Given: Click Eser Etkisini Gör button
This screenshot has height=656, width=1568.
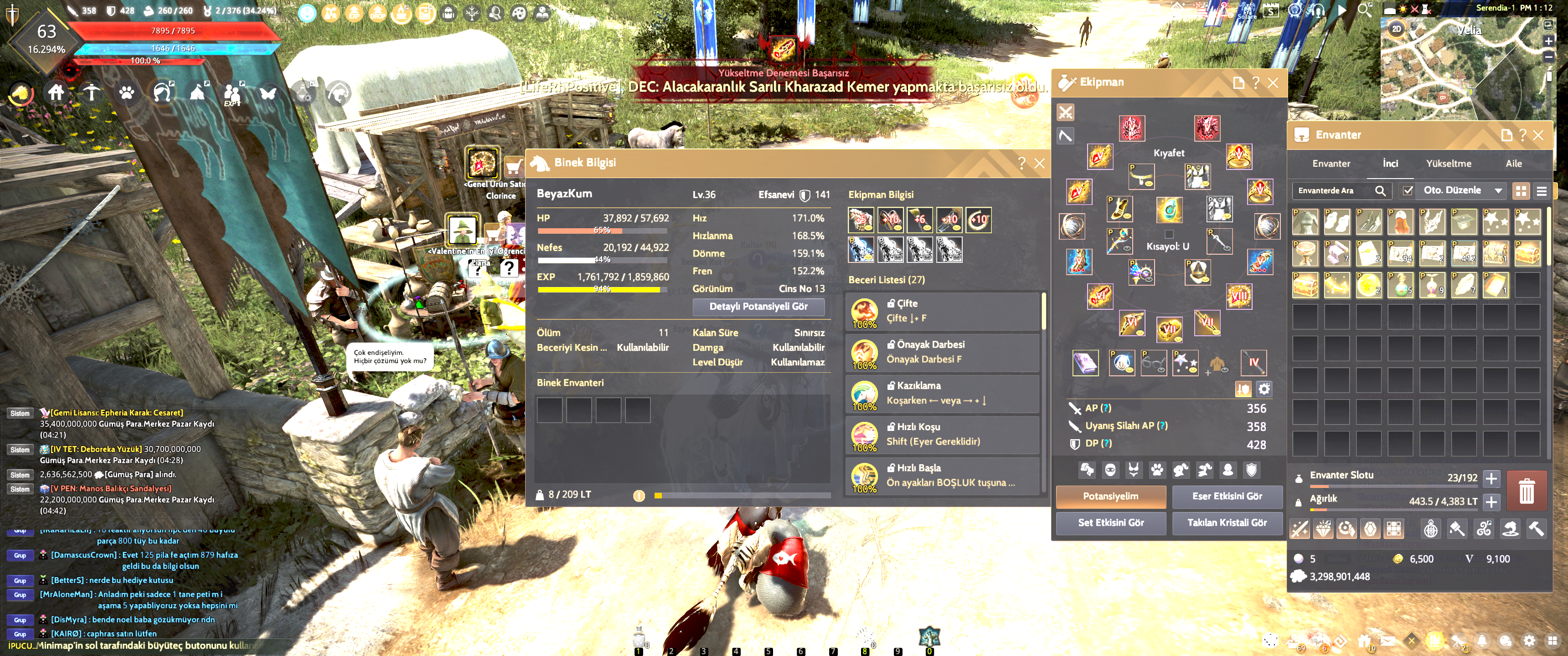Looking at the screenshot, I should click(1227, 497).
